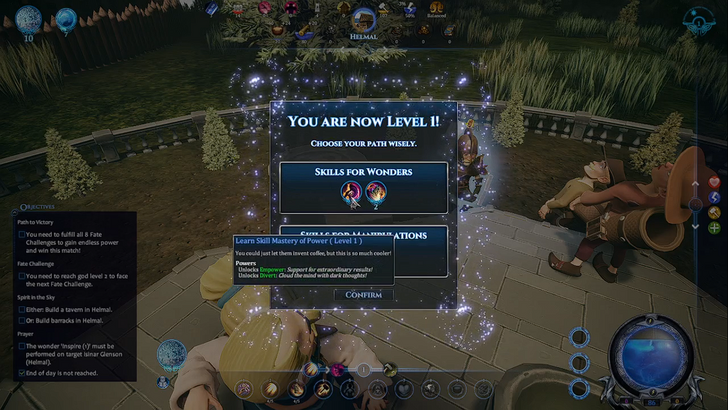Select the god level 2 Fate Challenge objective
This screenshot has height=410, width=728.
pyautogui.click(x=22, y=276)
